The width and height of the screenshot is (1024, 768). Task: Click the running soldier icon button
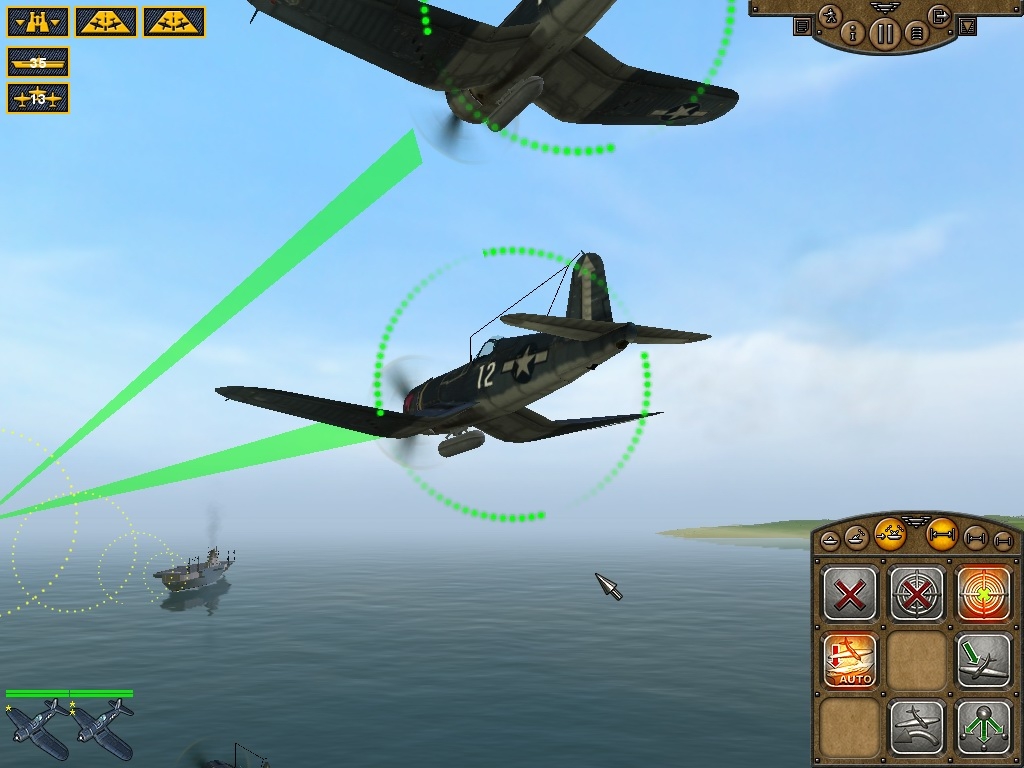pos(830,16)
